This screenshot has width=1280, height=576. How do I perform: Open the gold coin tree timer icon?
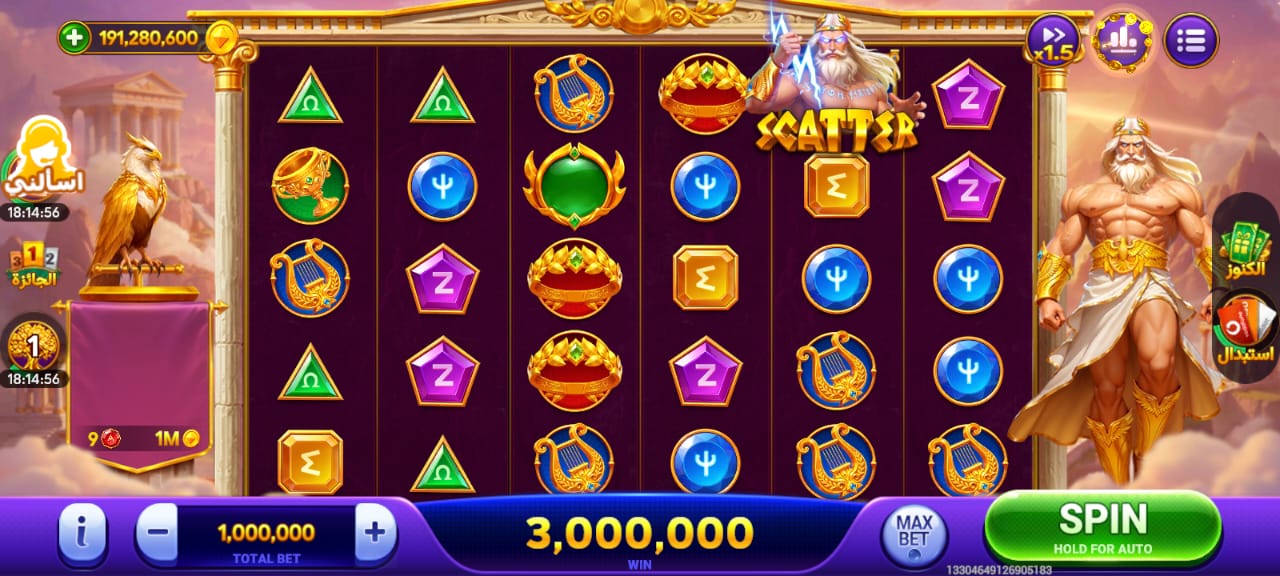coord(33,346)
